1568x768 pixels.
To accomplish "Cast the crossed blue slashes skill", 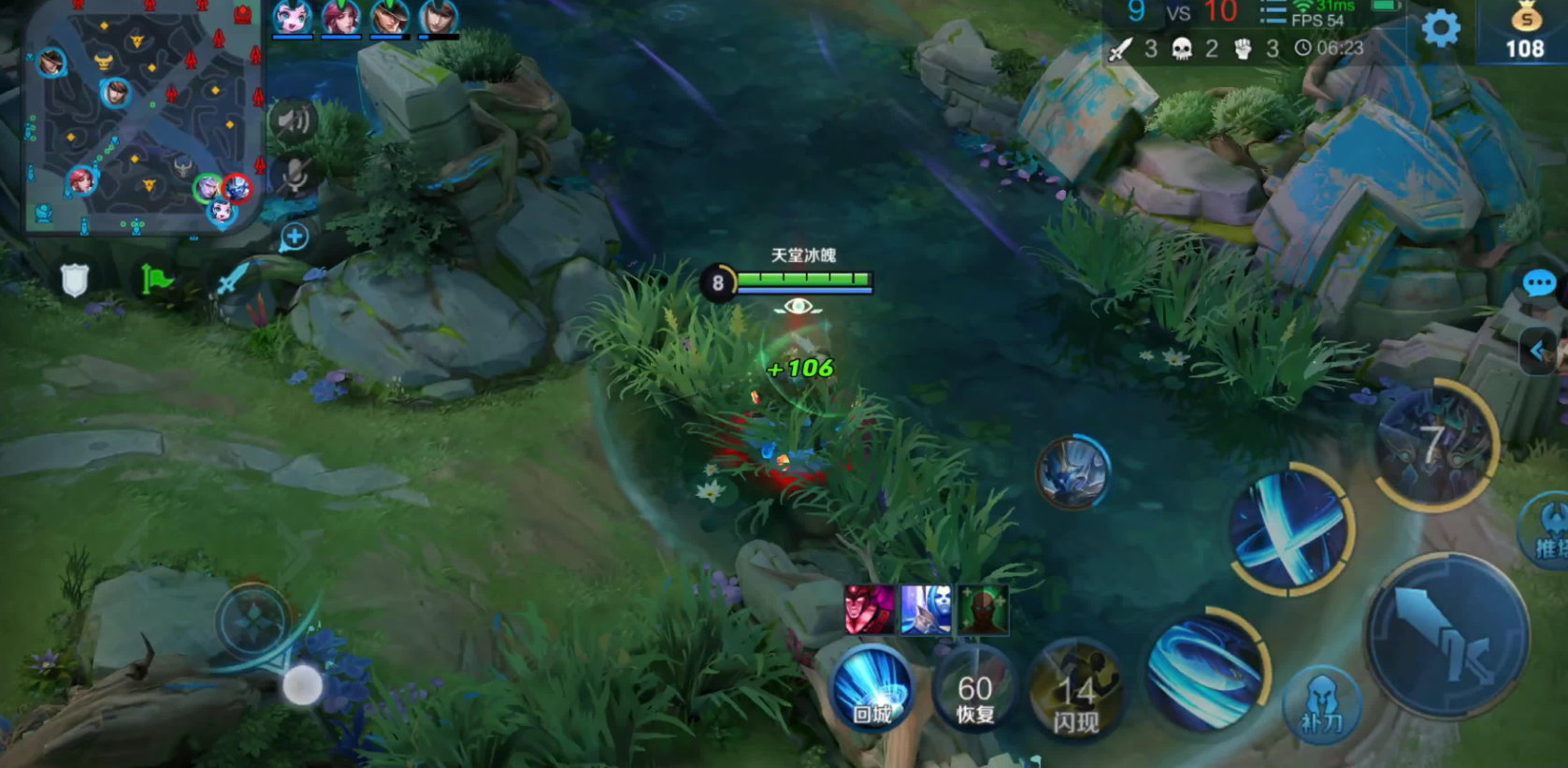I will click(x=1290, y=529).
